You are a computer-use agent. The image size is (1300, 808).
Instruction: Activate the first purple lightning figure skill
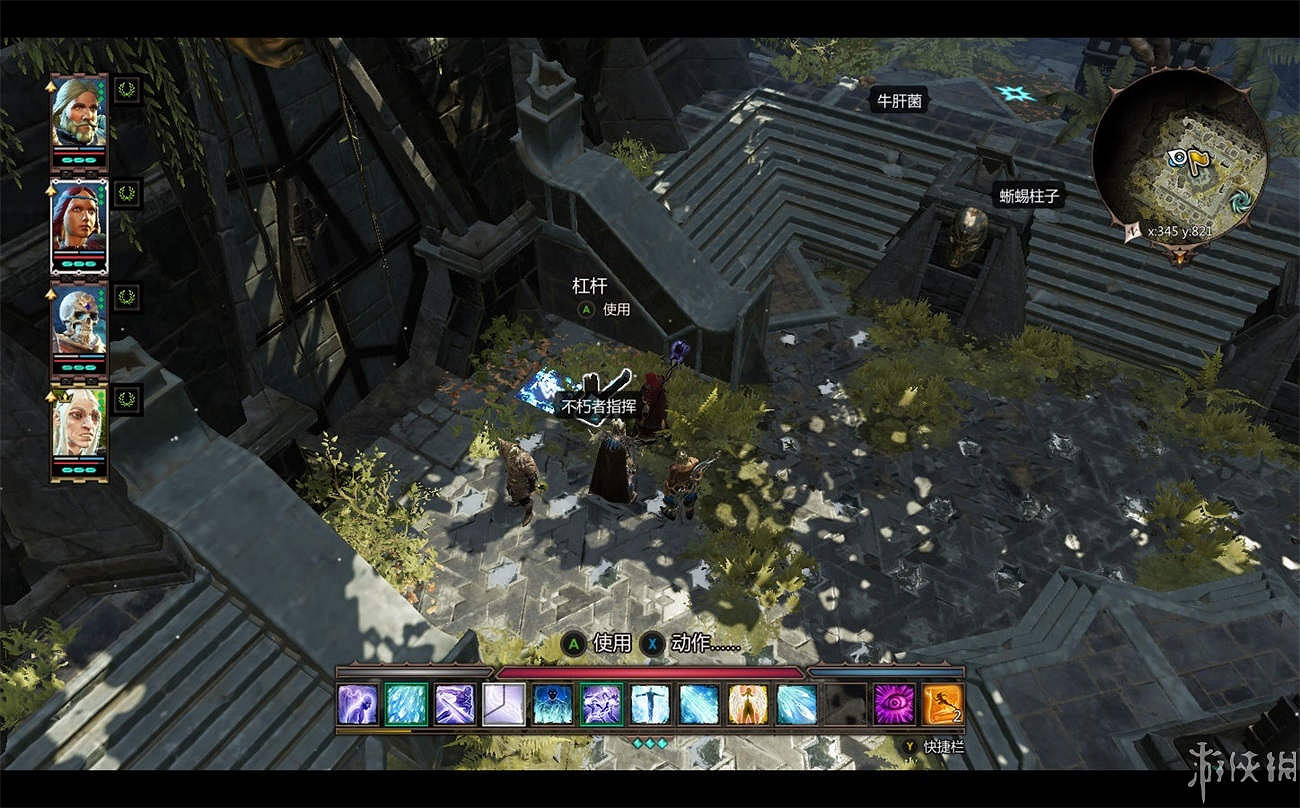coord(357,704)
